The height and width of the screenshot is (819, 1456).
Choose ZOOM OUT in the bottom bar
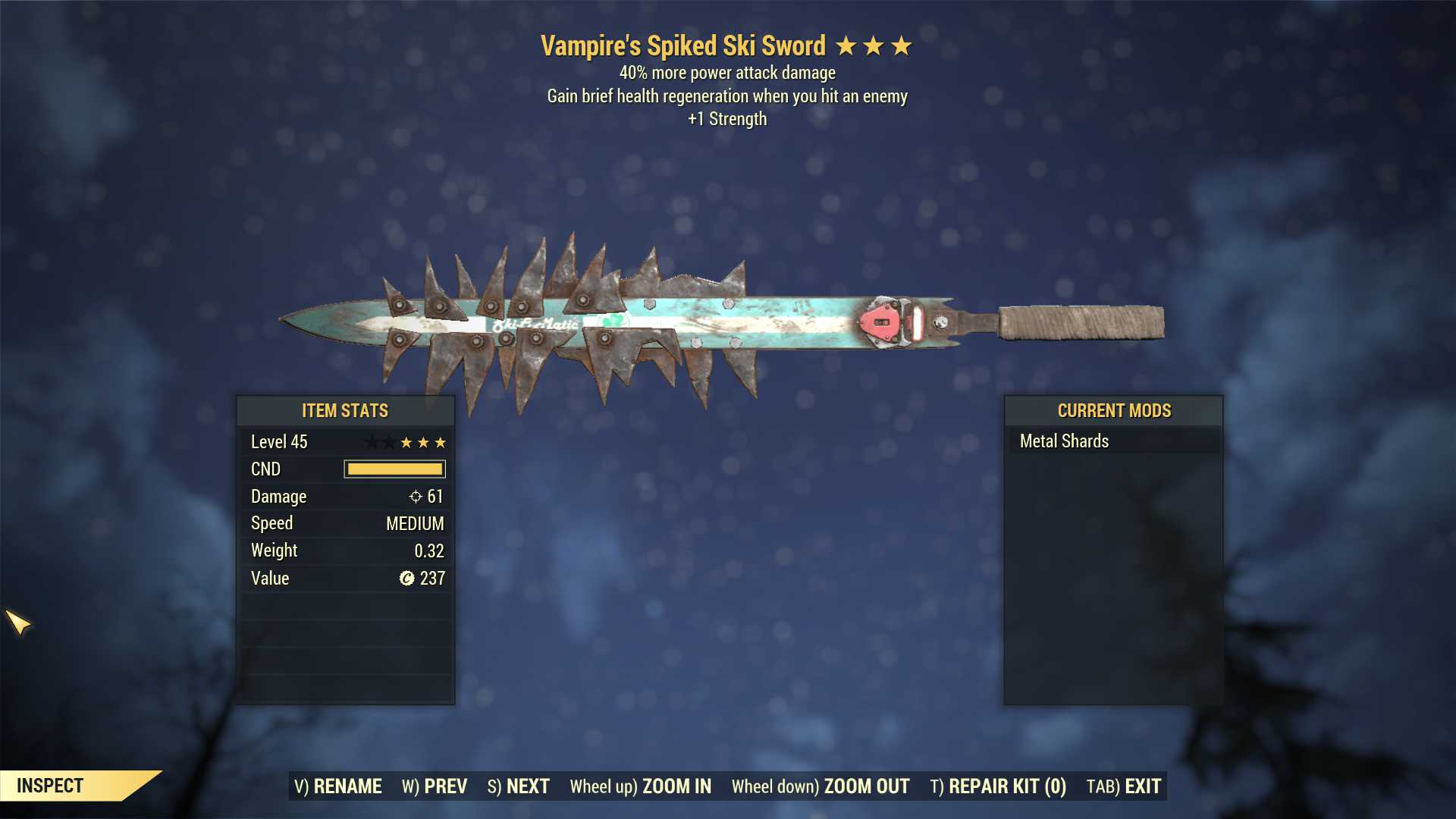tap(821, 786)
